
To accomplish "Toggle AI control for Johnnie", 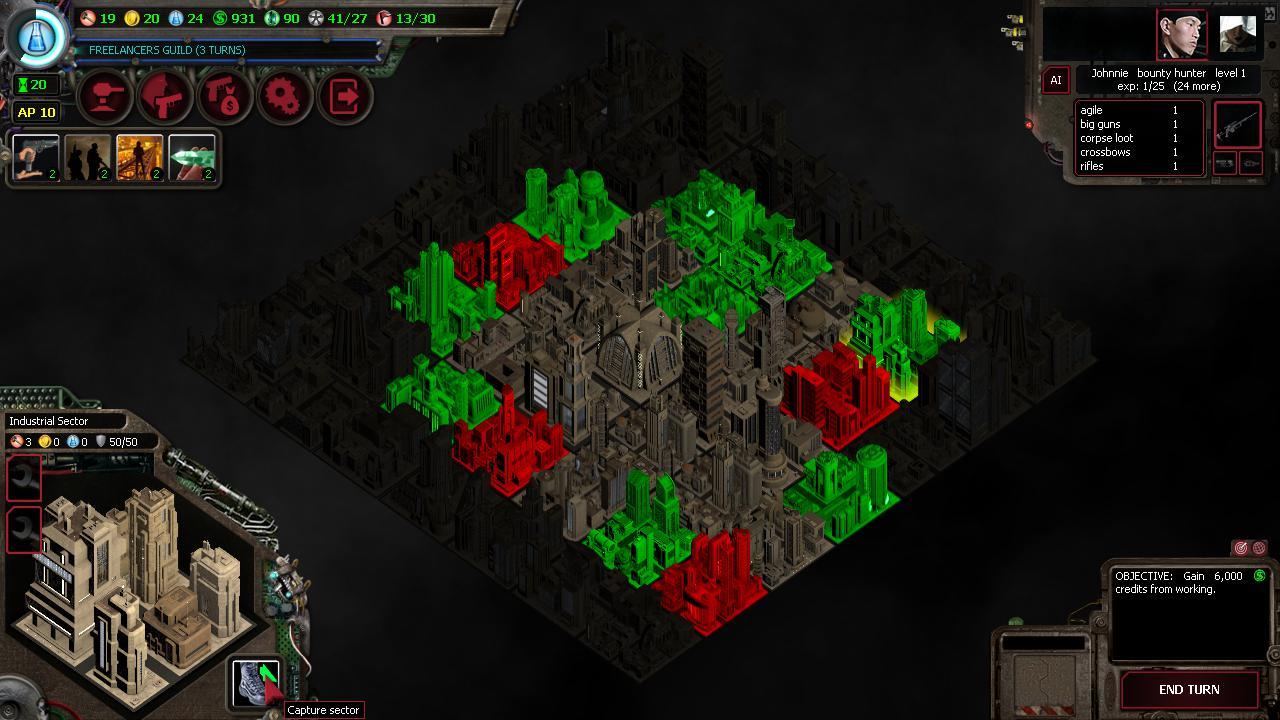I will (1055, 80).
